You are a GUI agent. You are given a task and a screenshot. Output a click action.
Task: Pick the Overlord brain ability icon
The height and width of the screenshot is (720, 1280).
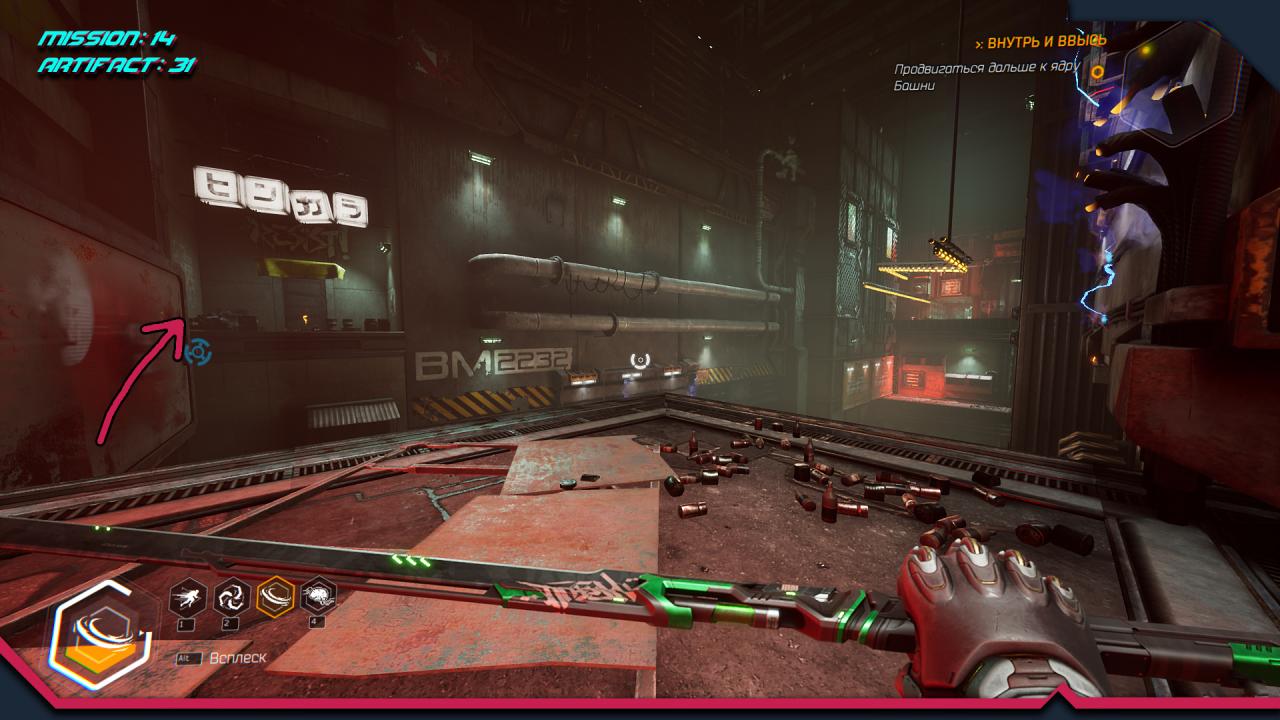tap(318, 597)
